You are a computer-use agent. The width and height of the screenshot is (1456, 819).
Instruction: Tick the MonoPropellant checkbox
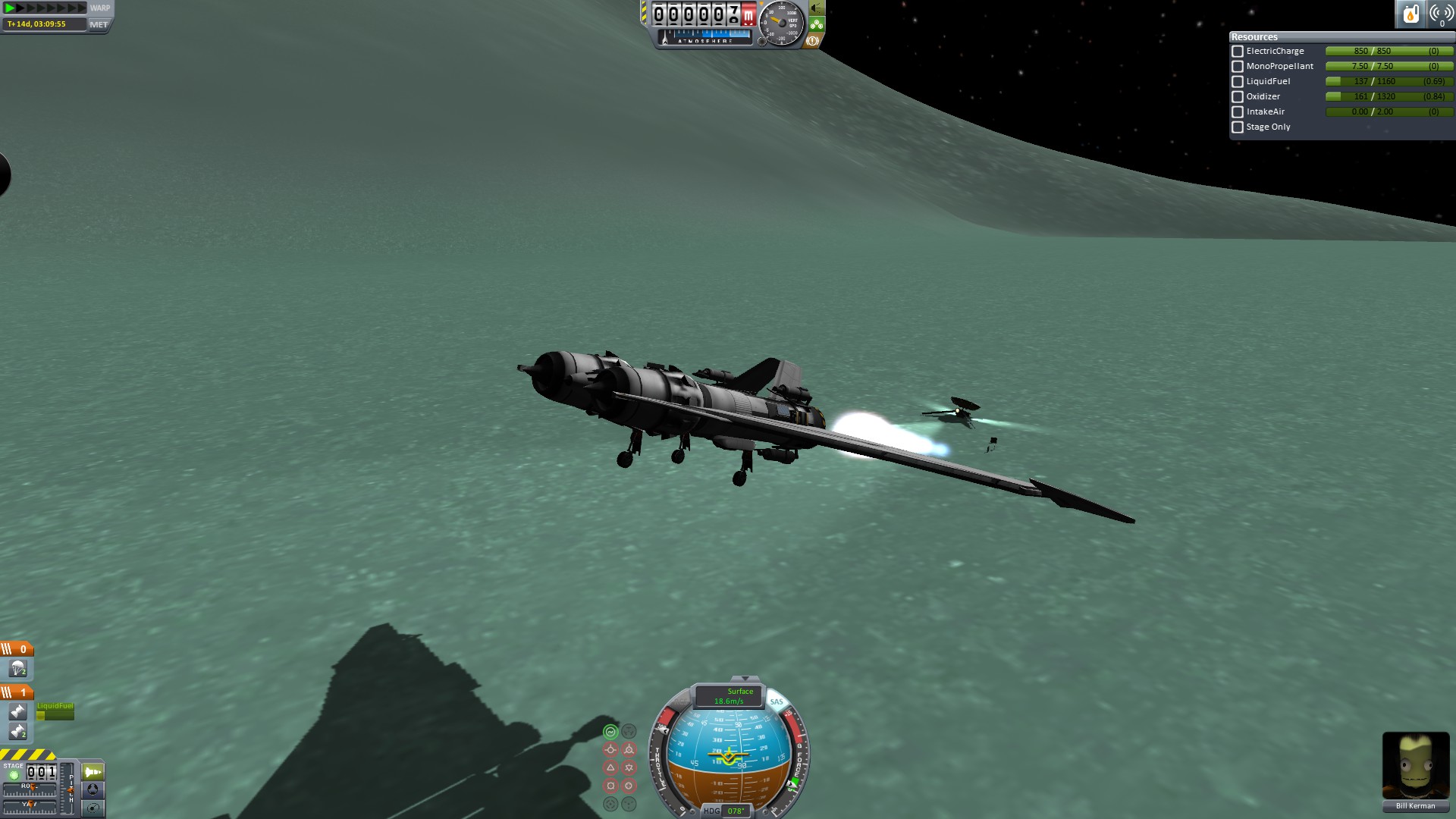click(1238, 67)
